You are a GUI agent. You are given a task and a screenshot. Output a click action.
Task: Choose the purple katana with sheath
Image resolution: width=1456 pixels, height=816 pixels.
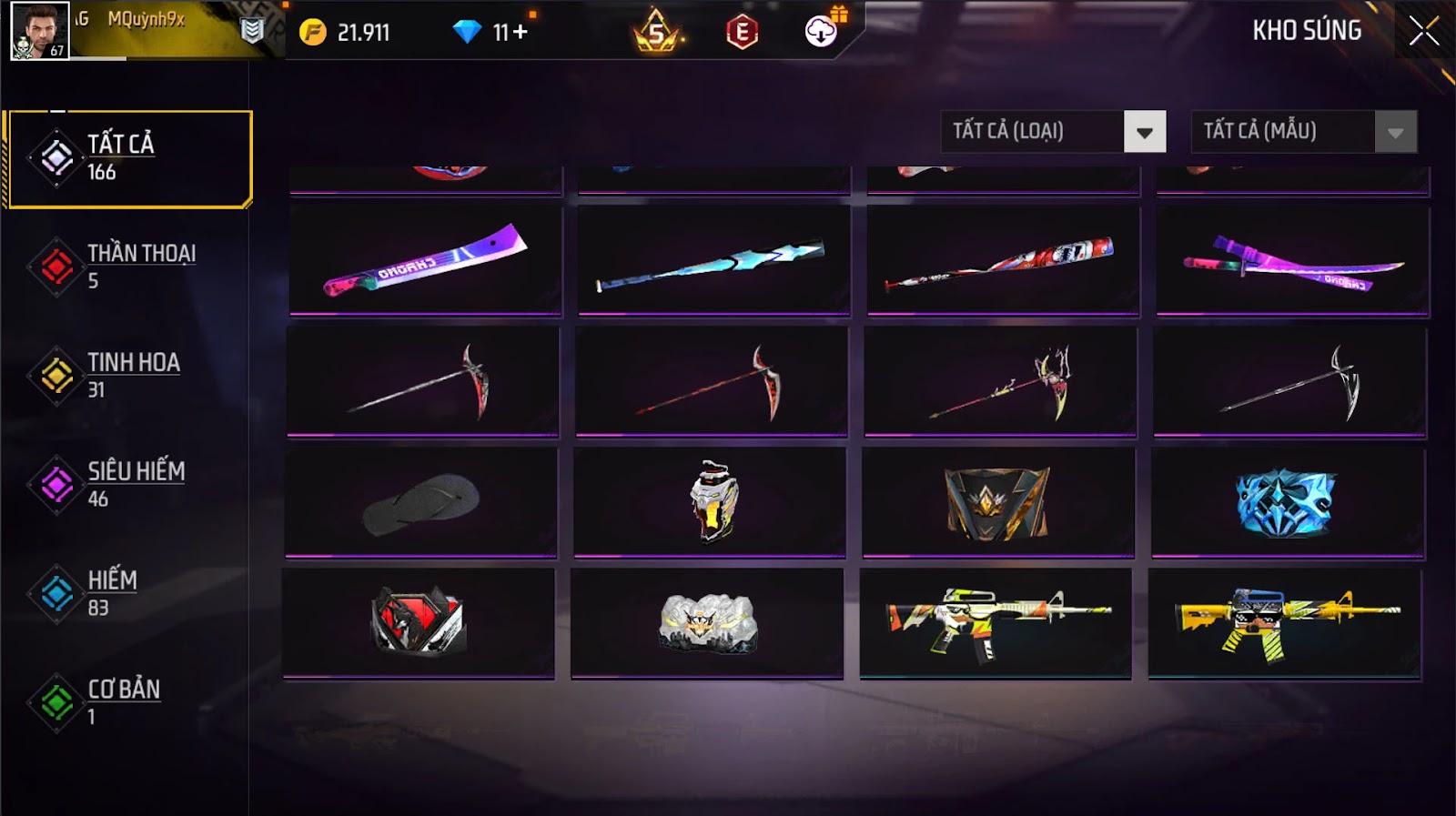pyautogui.click(x=1292, y=260)
